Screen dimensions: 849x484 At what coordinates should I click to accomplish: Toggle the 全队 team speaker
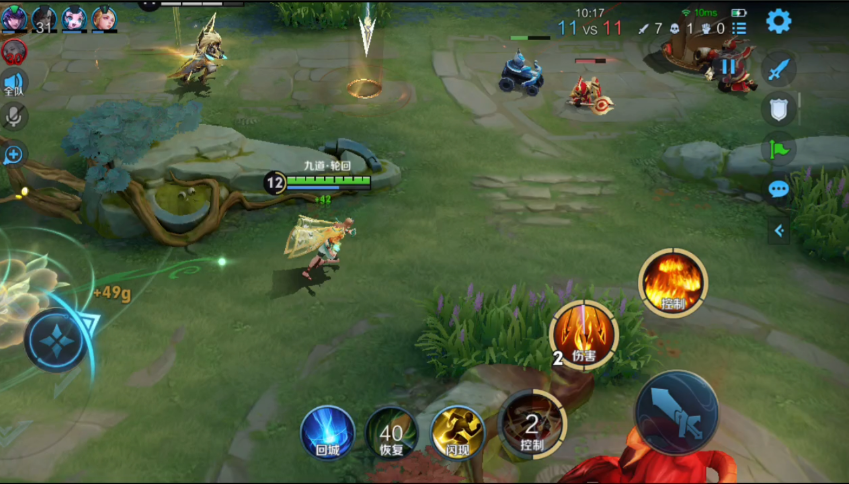(14, 85)
